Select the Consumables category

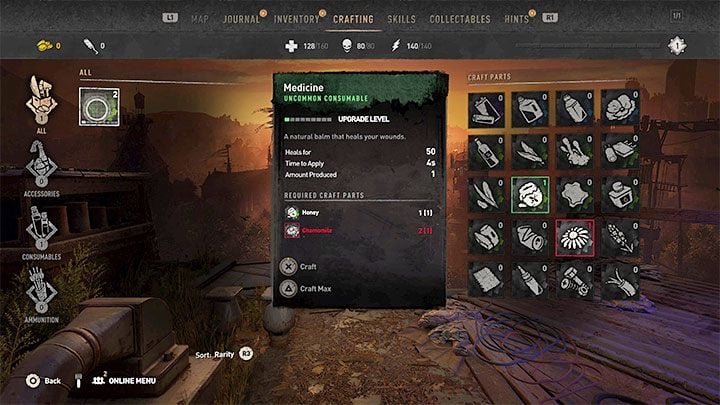point(38,230)
